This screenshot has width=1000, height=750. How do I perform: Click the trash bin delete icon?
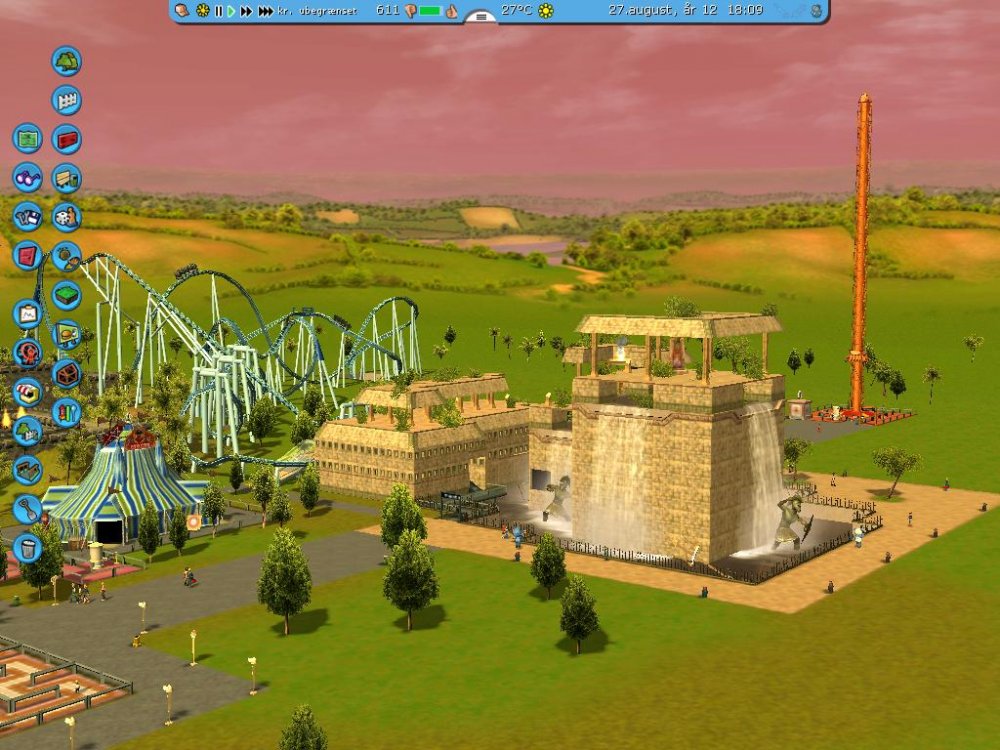point(27,548)
